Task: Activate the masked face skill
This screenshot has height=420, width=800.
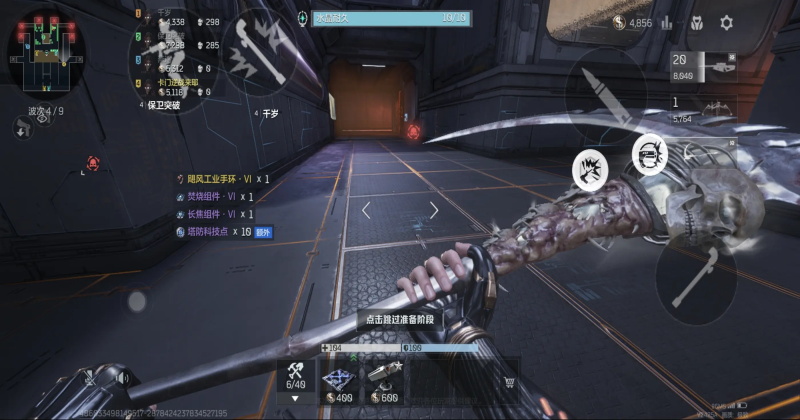Action: click(650, 153)
